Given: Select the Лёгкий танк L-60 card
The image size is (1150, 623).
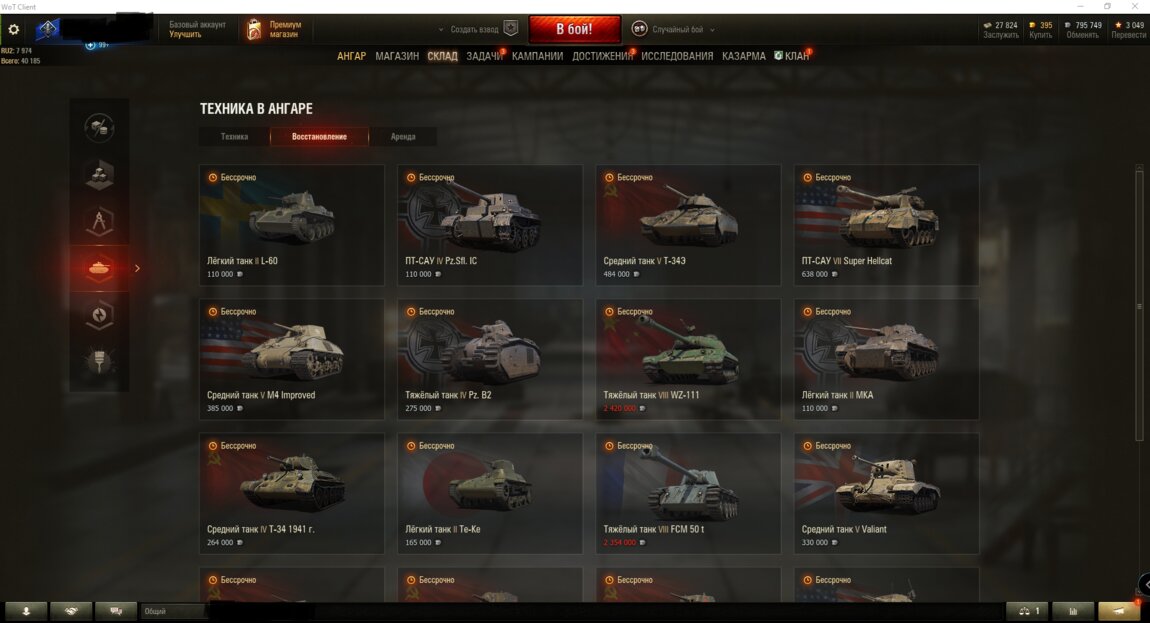Looking at the screenshot, I should pos(291,224).
